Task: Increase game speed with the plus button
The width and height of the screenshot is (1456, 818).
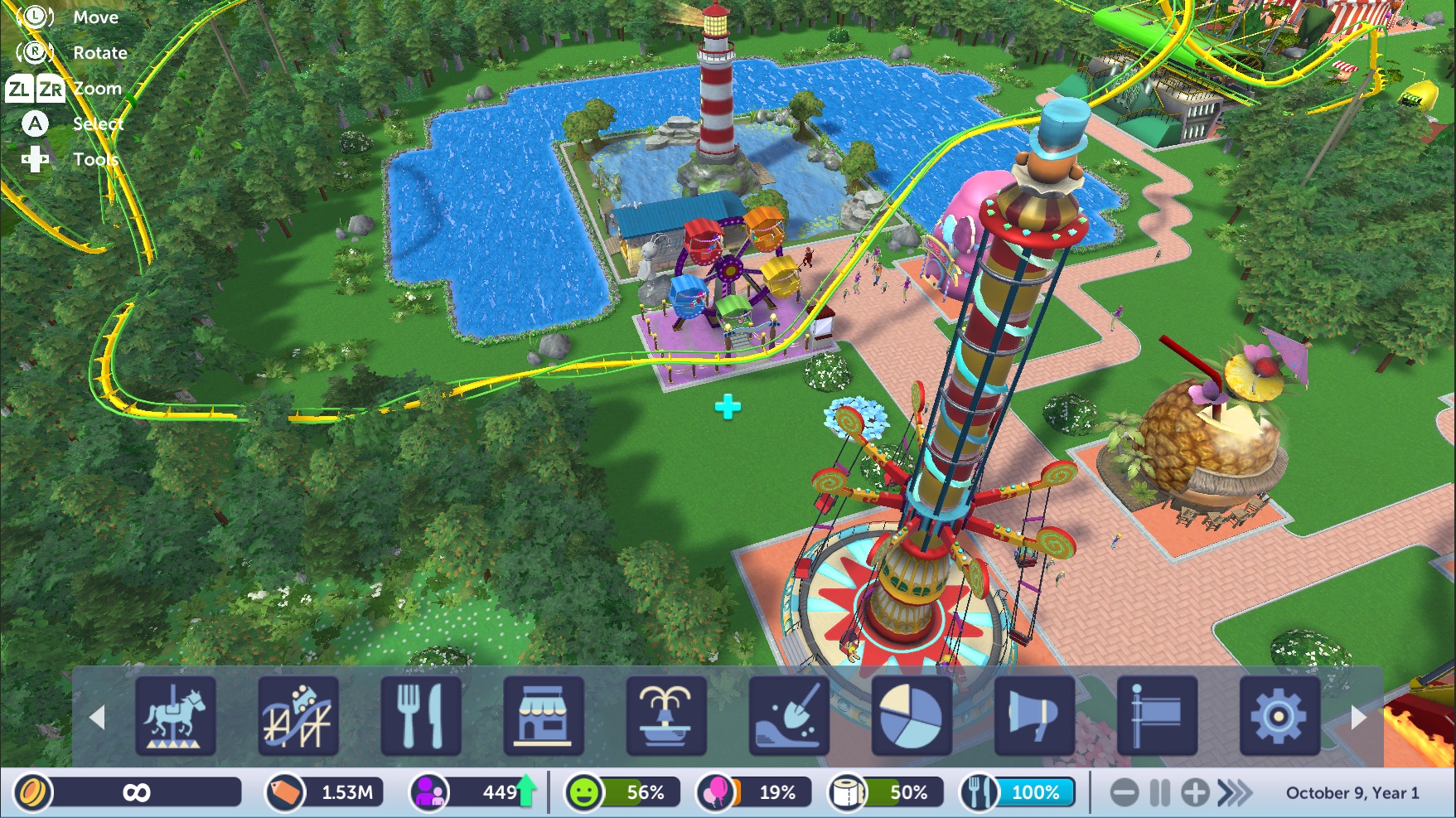Action: pyautogui.click(x=1195, y=793)
